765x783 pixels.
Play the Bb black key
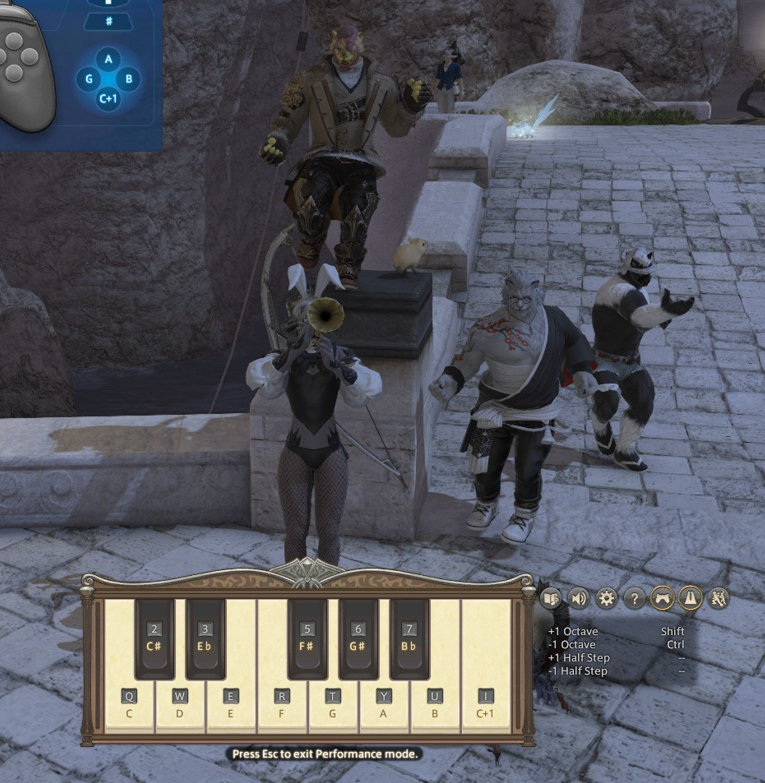409,638
